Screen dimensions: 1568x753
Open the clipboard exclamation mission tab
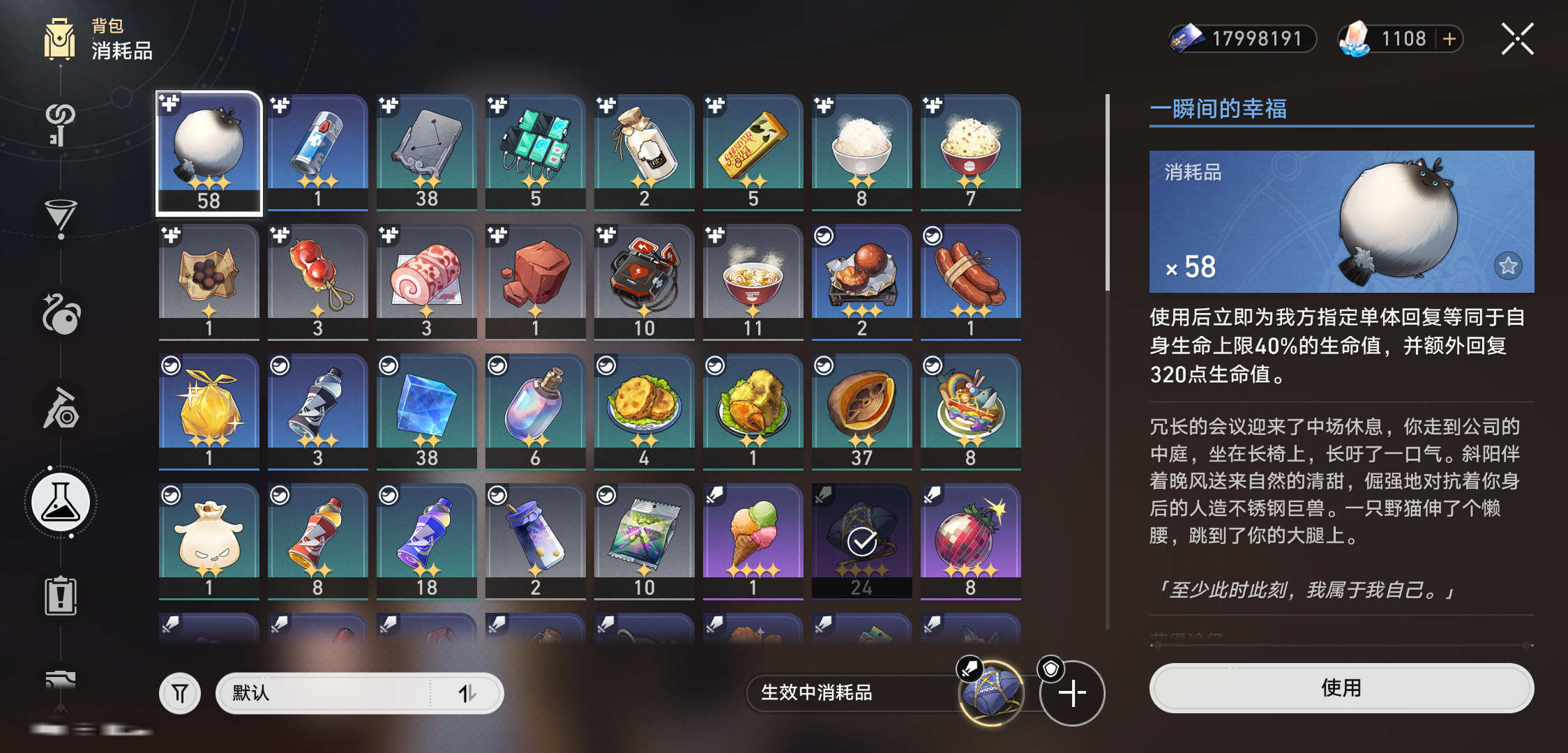(61, 596)
